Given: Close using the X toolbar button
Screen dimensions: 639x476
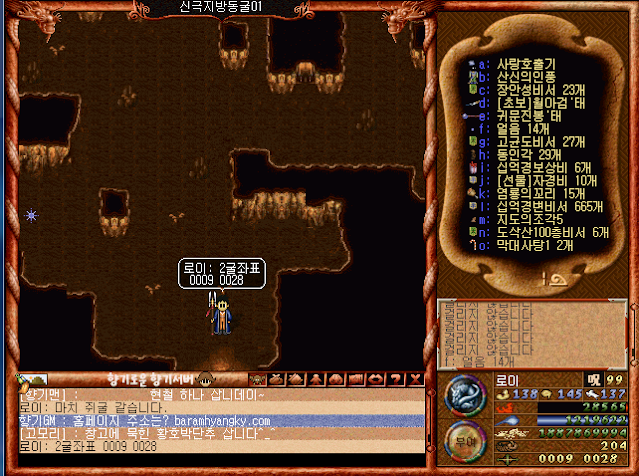Looking at the screenshot, I should 416,379.
